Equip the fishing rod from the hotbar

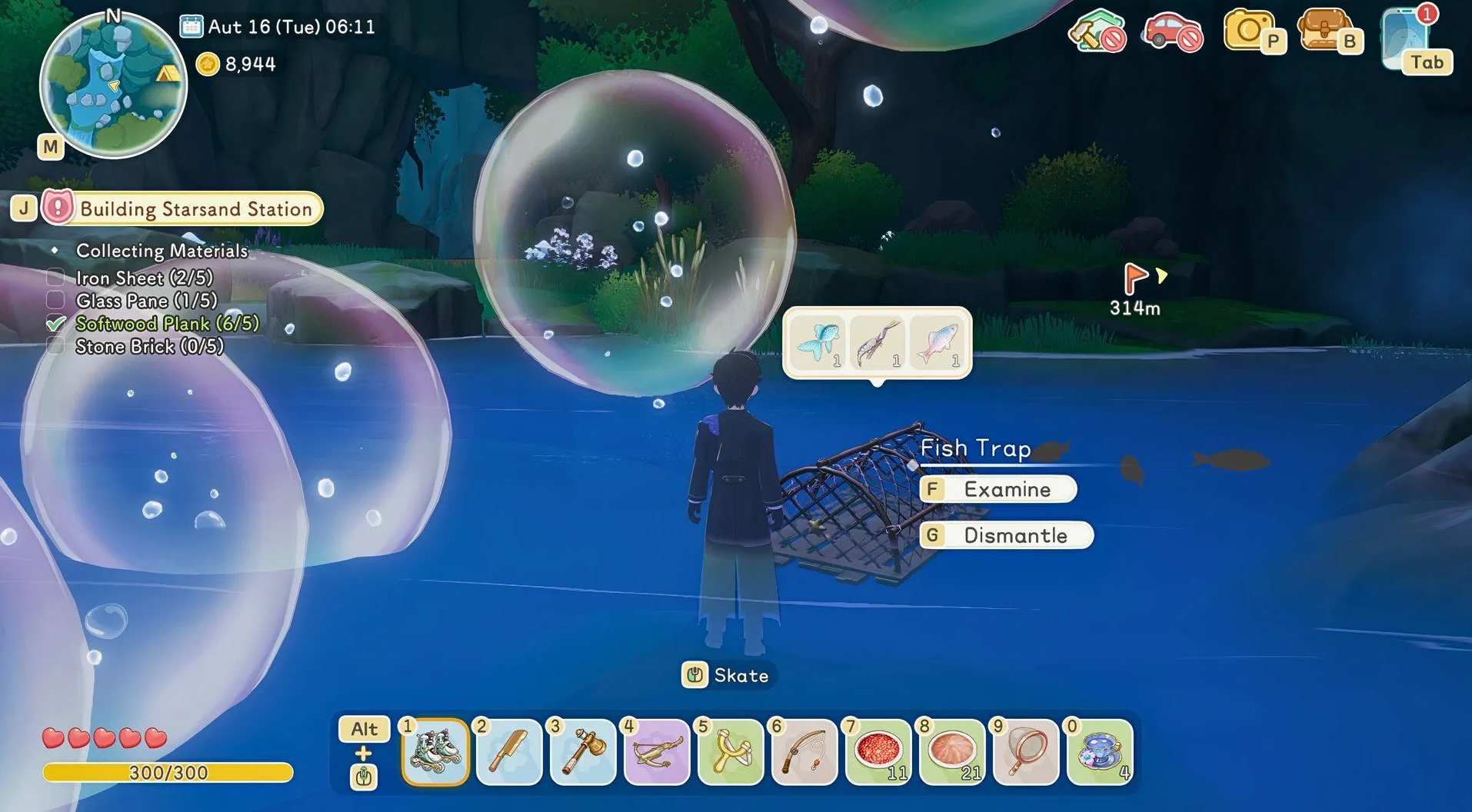(804, 752)
